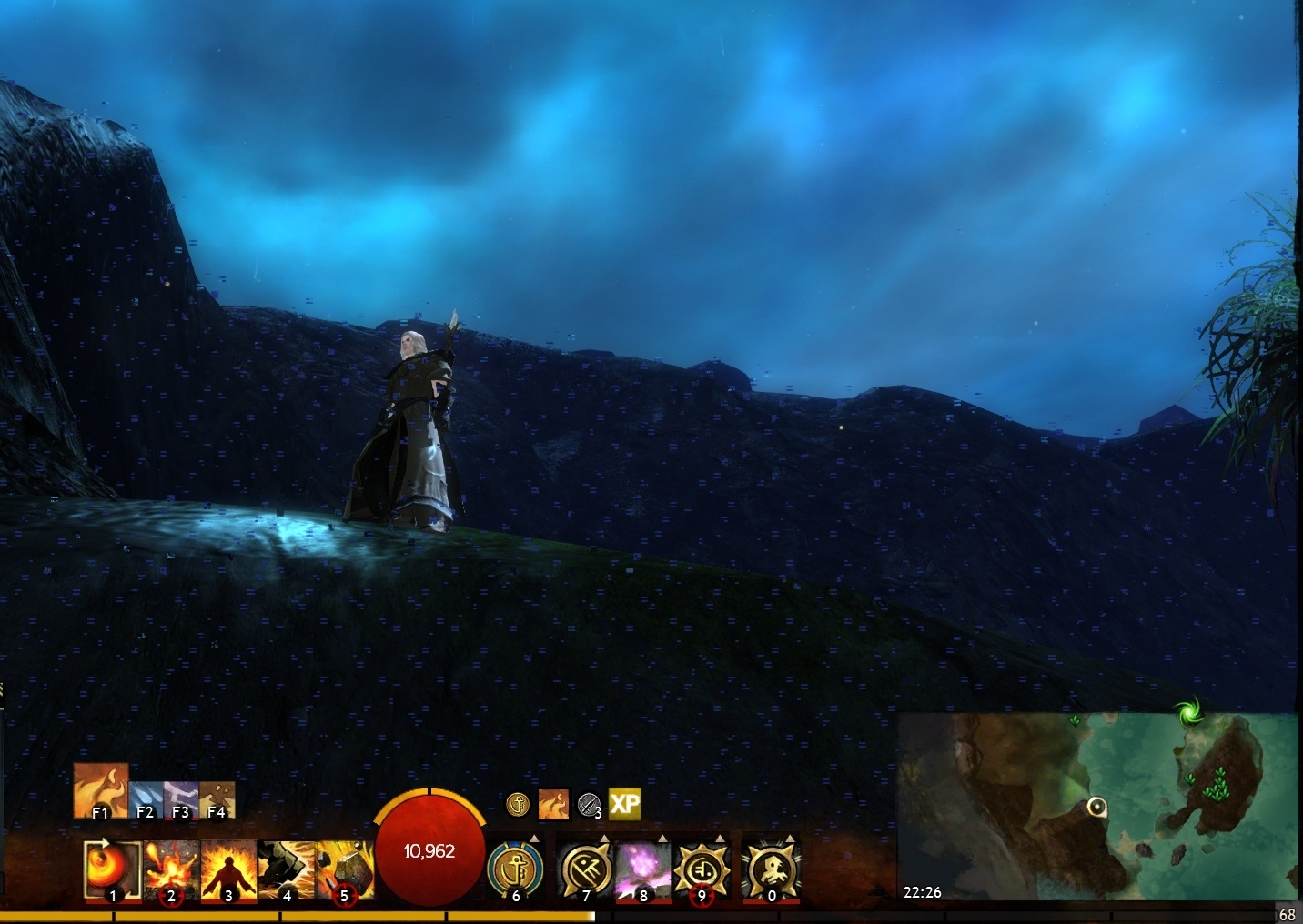This screenshot has height=924, width=1303.
Task: Switch to Air attunement (F3)
Action: [181, 799]
